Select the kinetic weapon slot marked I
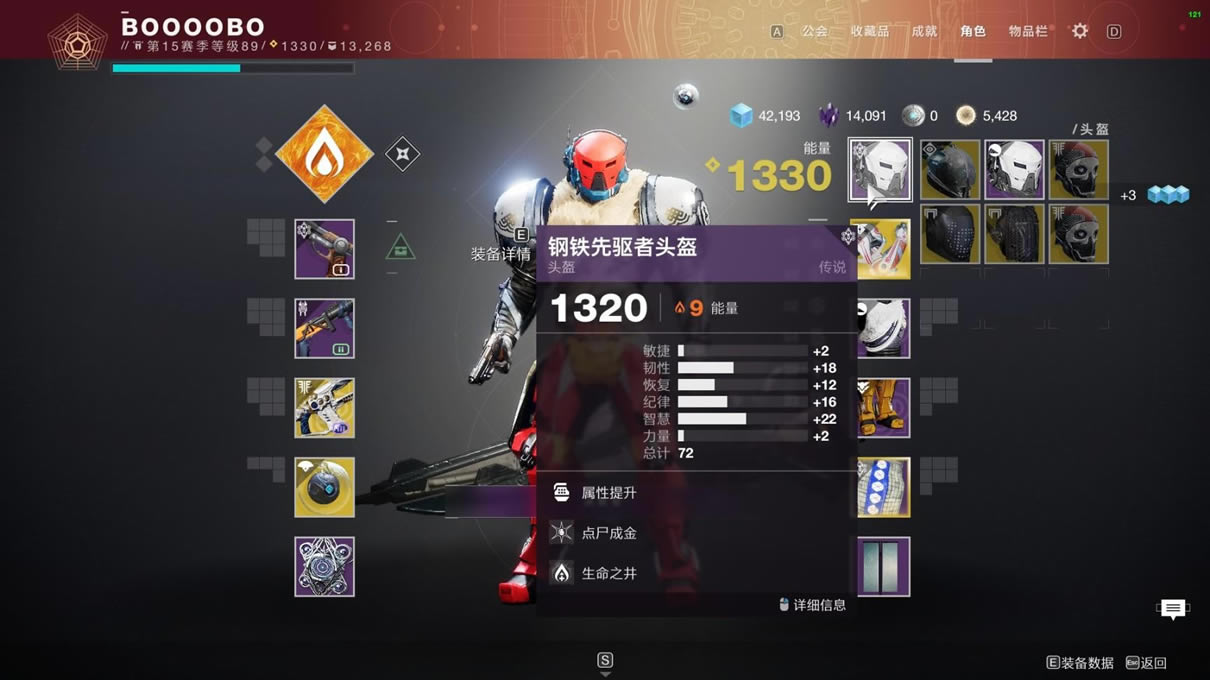The image size is (1210, 680). (324, 249)
